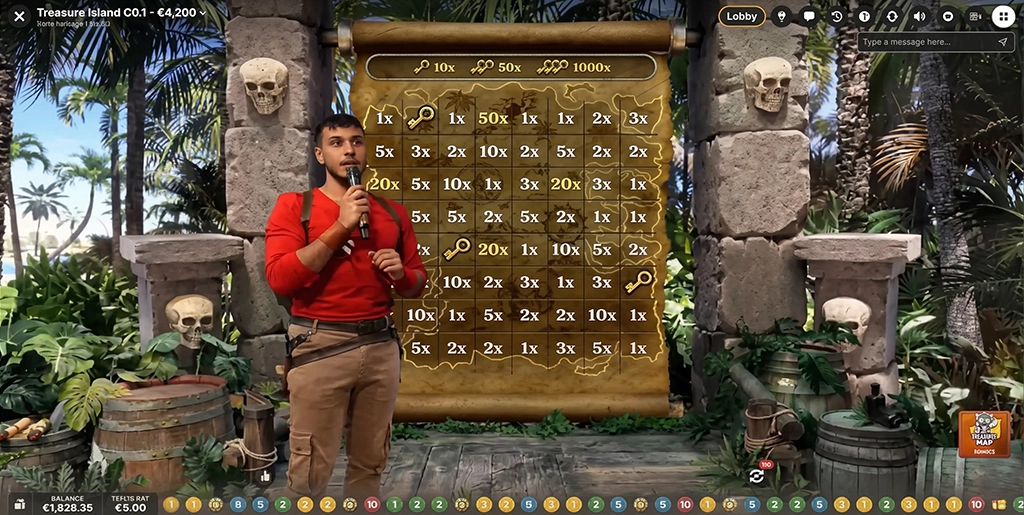Screen dimensions: 1024x515
Task: Send the chat message with arrow button
Action: pos(1002,42)
